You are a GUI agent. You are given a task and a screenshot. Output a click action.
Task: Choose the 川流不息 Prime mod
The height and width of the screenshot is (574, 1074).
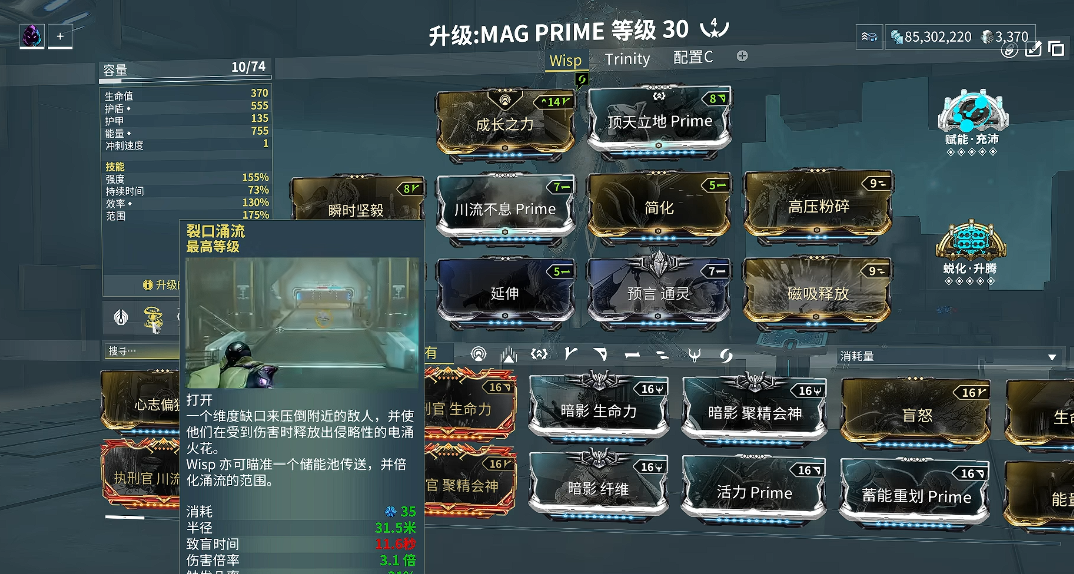[x=505, y=208]
